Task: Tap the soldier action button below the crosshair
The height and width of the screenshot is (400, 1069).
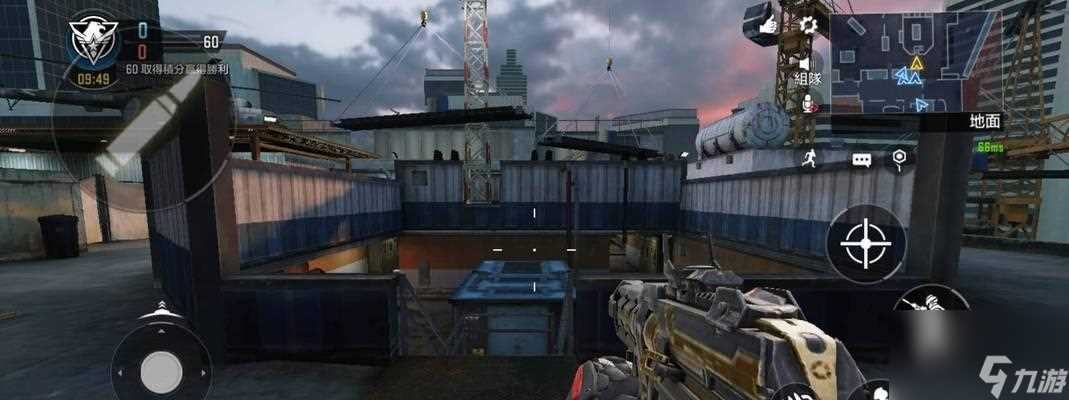Action: tap(932, 304)
